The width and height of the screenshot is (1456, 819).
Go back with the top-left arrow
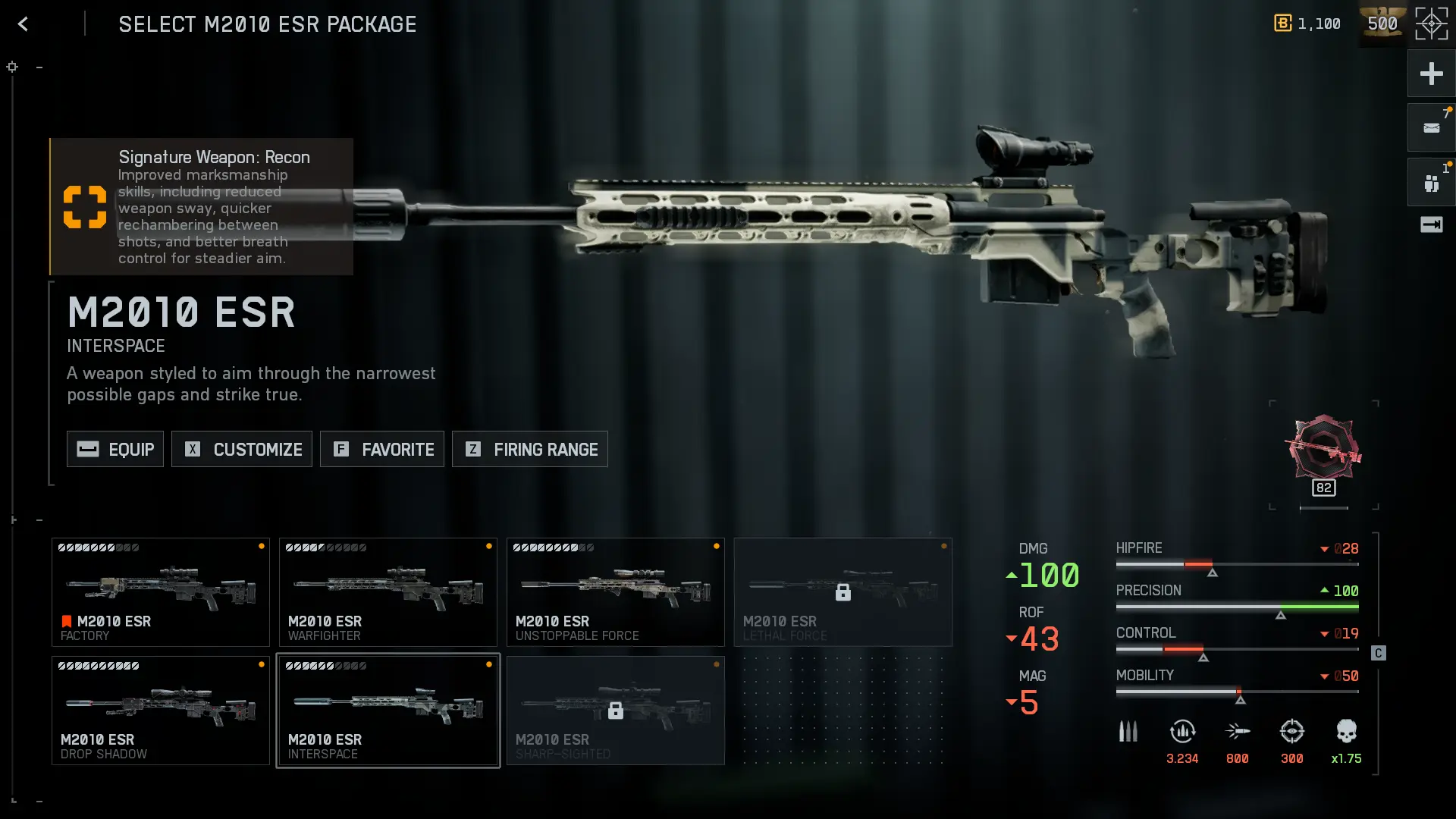(23, 24)
